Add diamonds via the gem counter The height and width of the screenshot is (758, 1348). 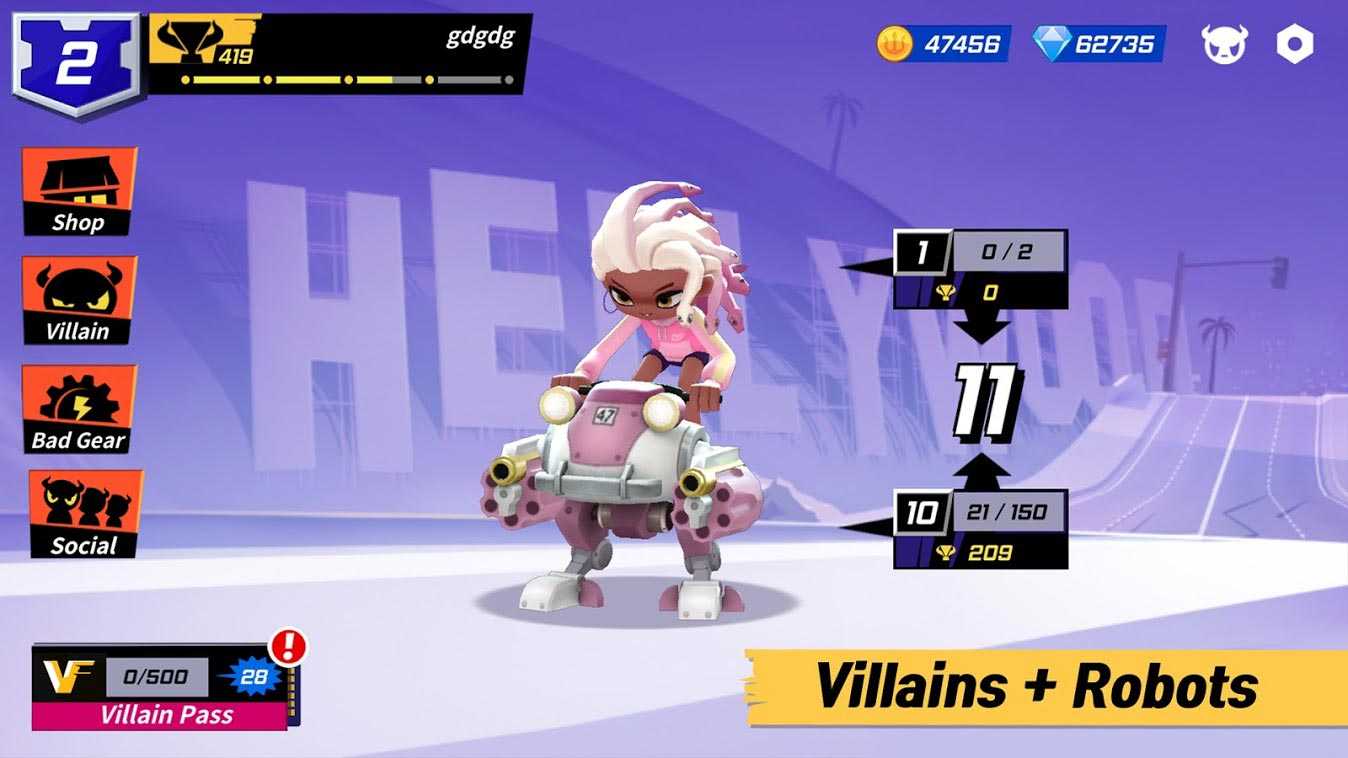[x=1098, y=44]
